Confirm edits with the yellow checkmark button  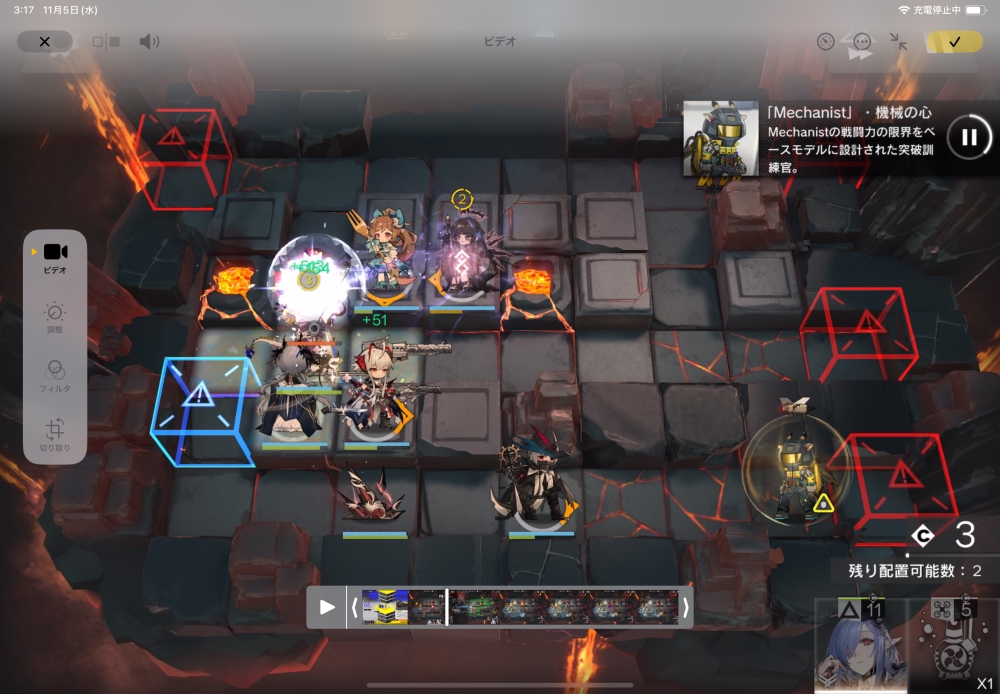(x=954, y=41)
